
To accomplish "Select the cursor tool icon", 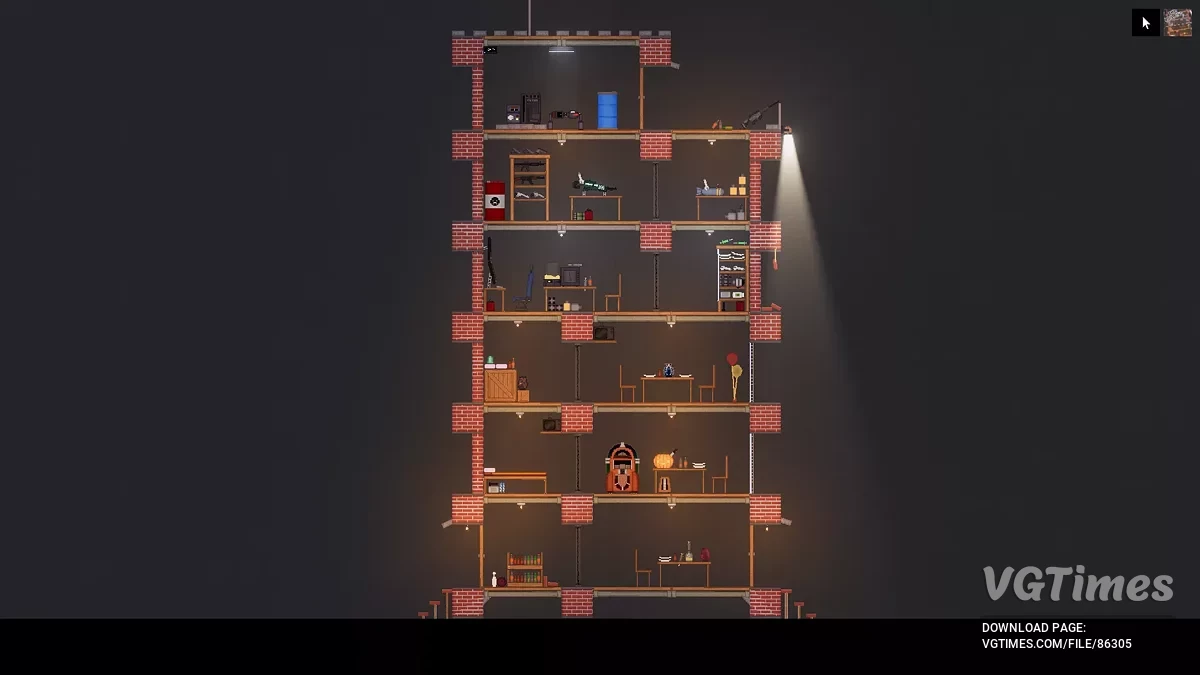I will click(1146, 23).
